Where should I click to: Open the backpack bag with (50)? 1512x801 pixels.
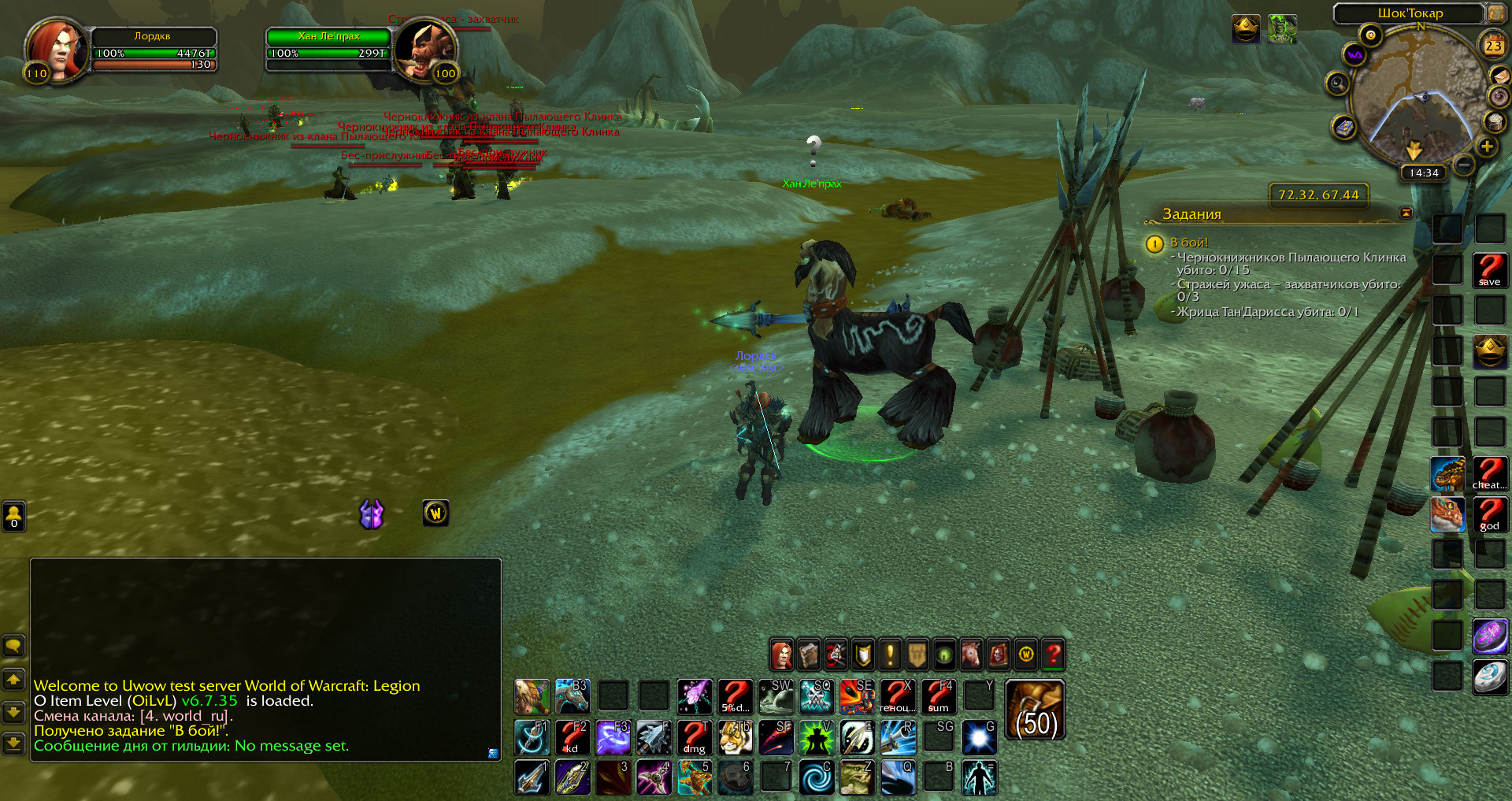pos(1035,710)
